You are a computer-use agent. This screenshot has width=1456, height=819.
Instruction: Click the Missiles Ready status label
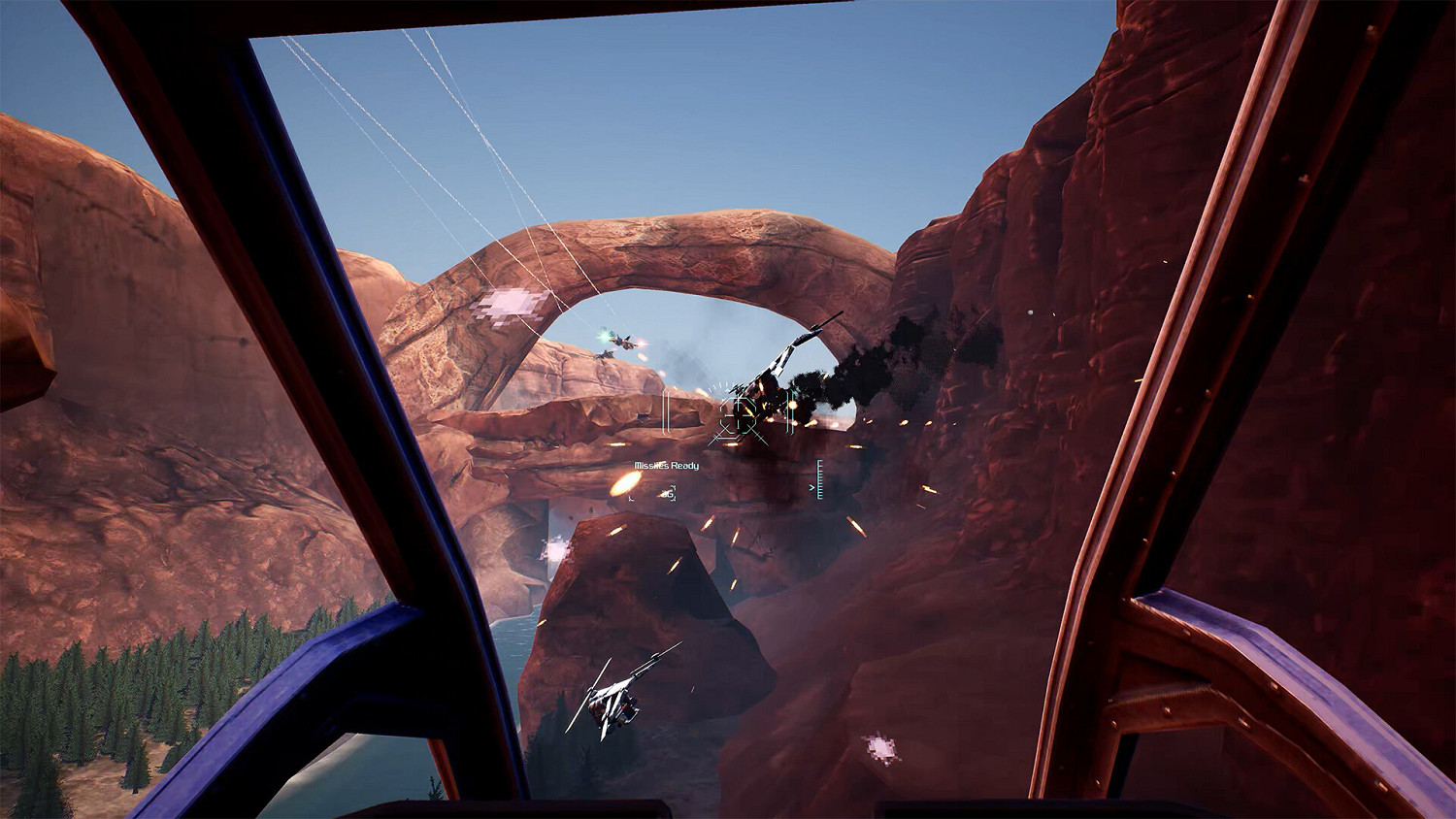point(666,465)
